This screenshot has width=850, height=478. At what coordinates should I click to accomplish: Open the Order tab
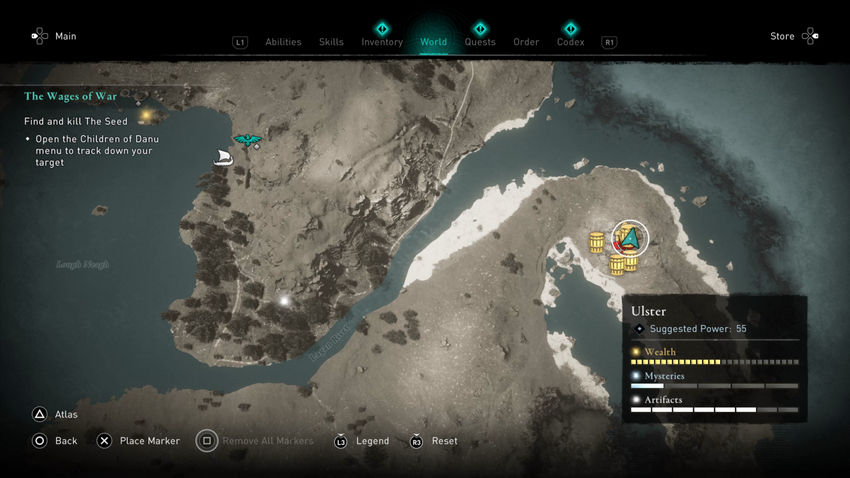[526, 42]
